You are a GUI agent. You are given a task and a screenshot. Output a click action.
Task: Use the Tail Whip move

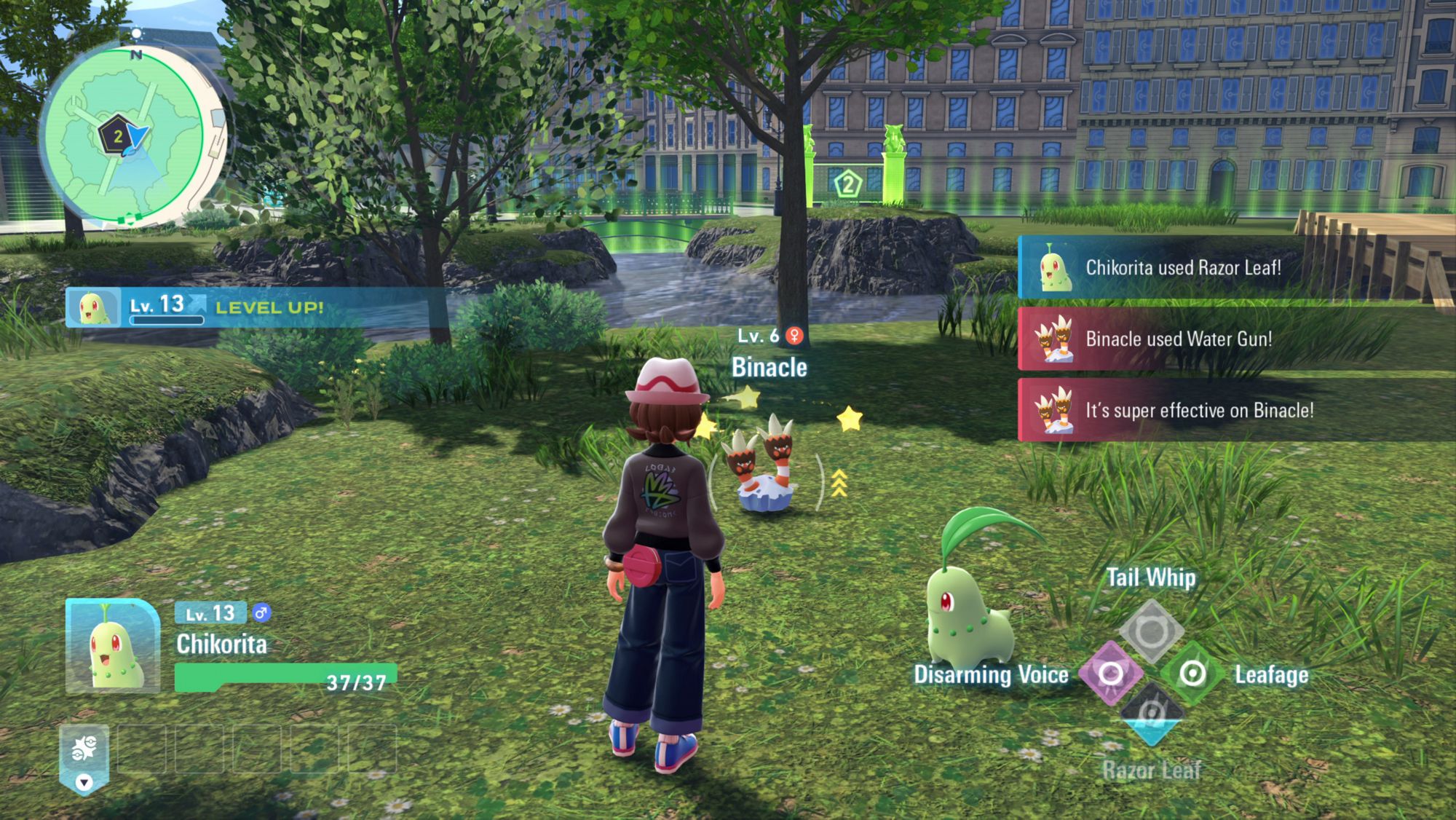click(1151, 631)
